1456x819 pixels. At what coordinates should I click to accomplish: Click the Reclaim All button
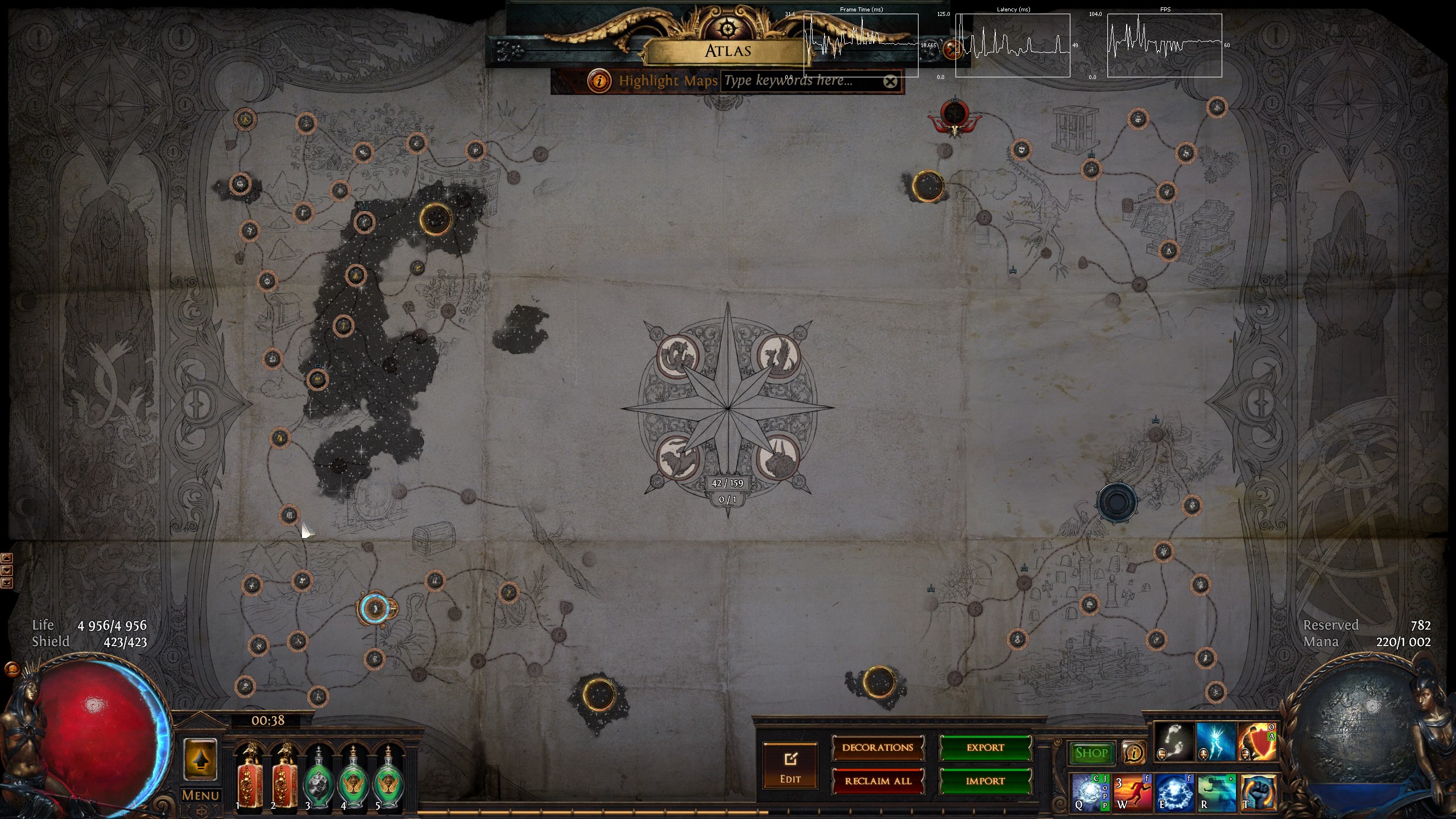click(878, 781)
